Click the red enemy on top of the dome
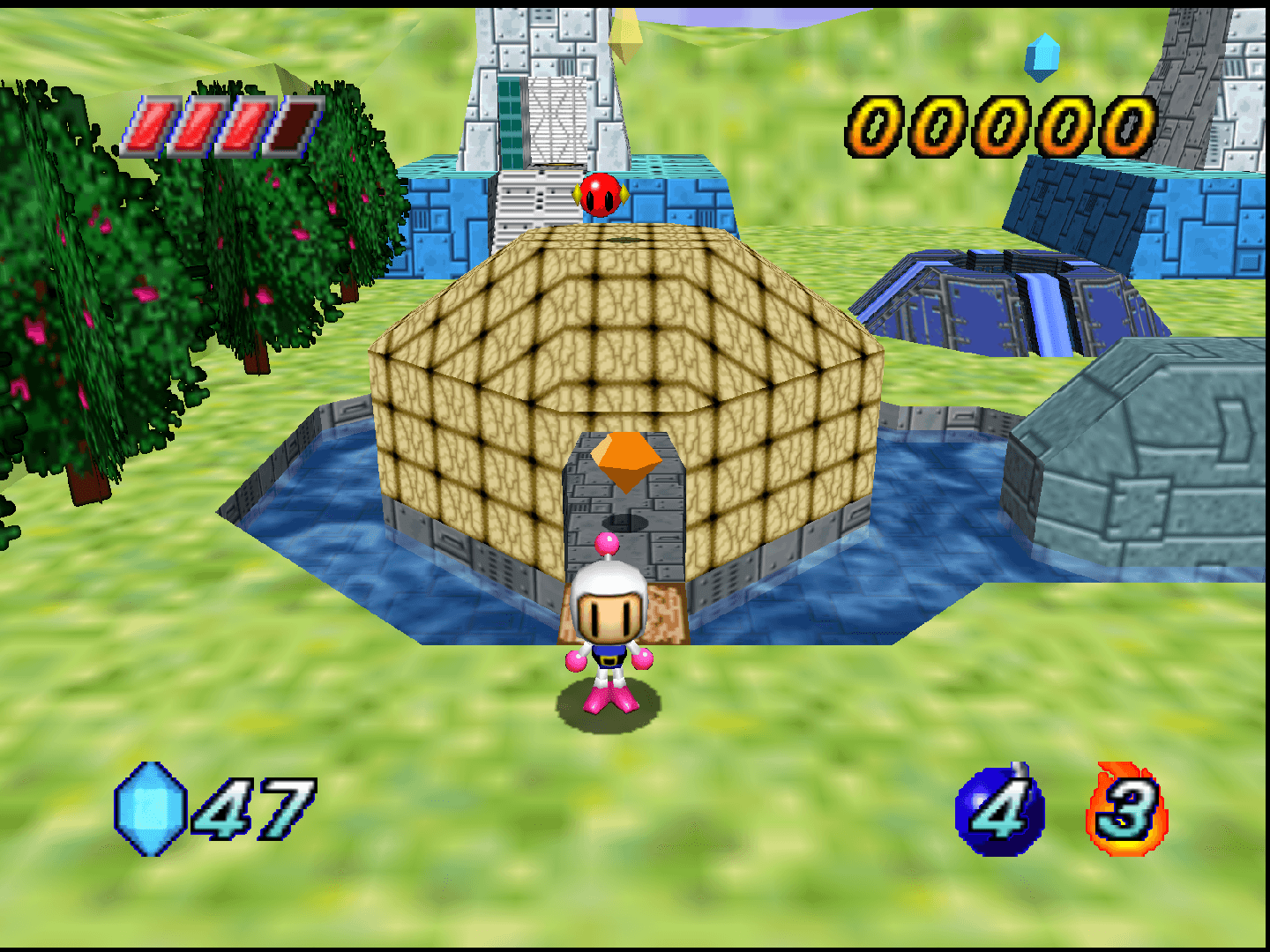The height and width of the screenshot is (952, 1270). point(600,194)
